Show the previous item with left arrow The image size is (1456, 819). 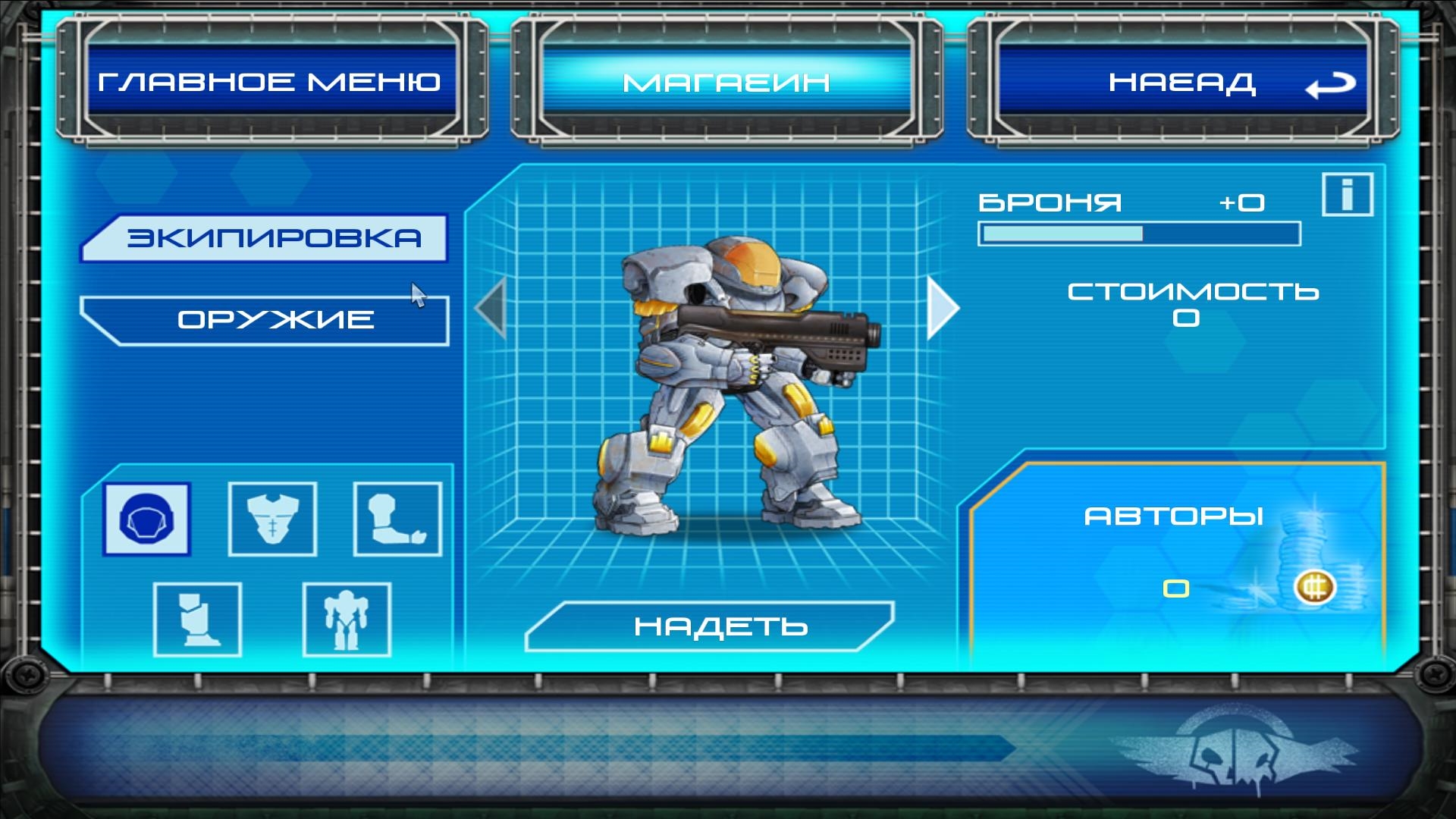[491, 308]
